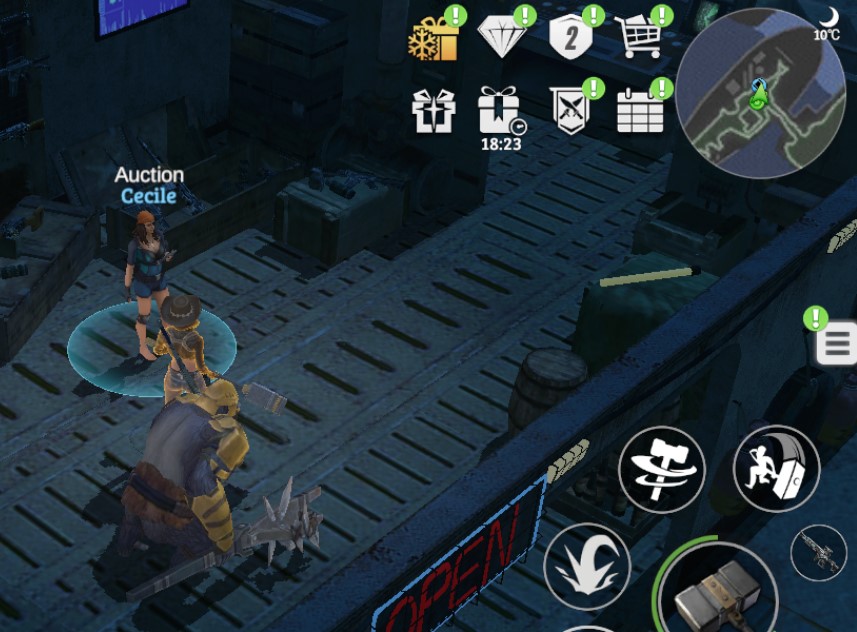Open the circular minimap
This screenshot has height=632, width=857.
[760, 94]
